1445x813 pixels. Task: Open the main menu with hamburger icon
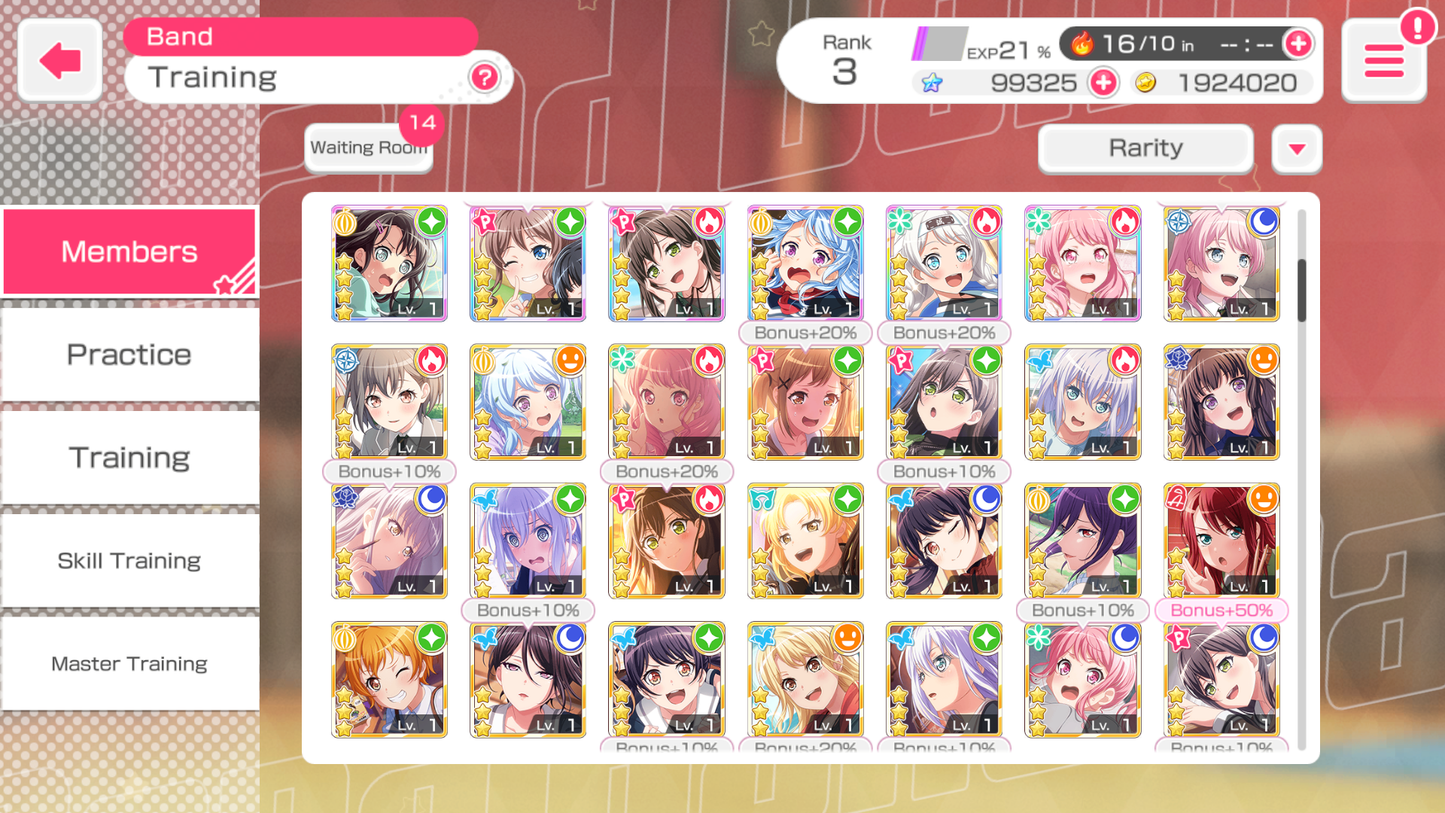(x=1384, y=59)
